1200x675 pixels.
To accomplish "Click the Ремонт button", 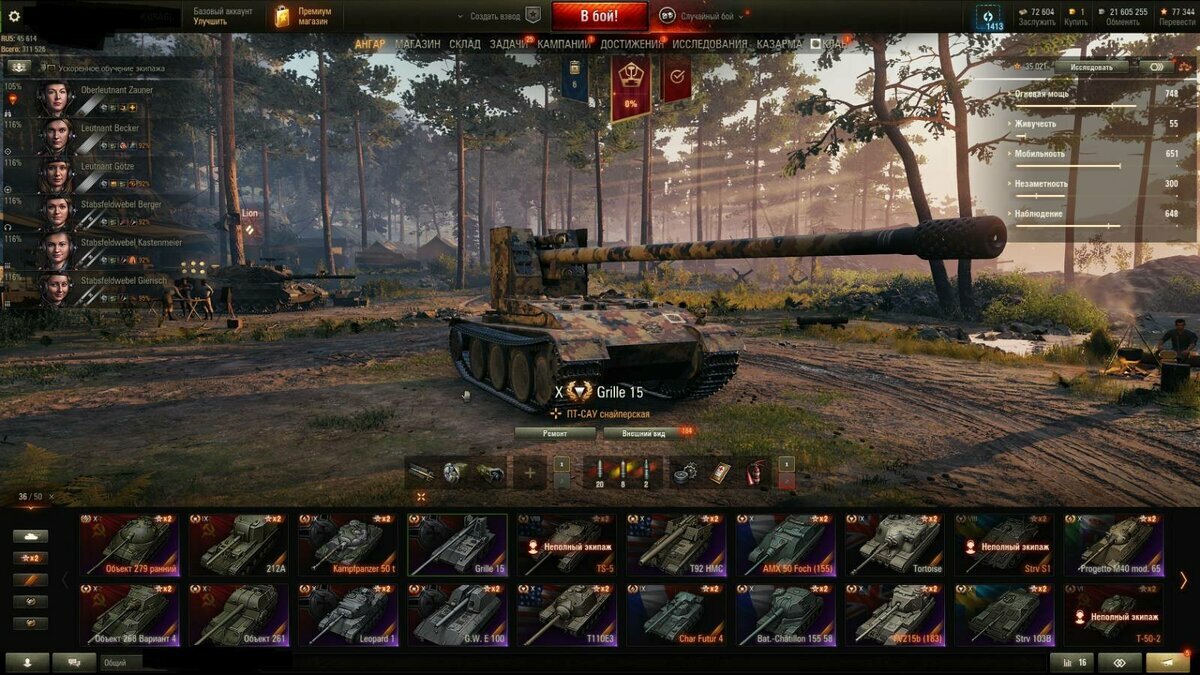I will pyautogui.click(x=555, y=433).
